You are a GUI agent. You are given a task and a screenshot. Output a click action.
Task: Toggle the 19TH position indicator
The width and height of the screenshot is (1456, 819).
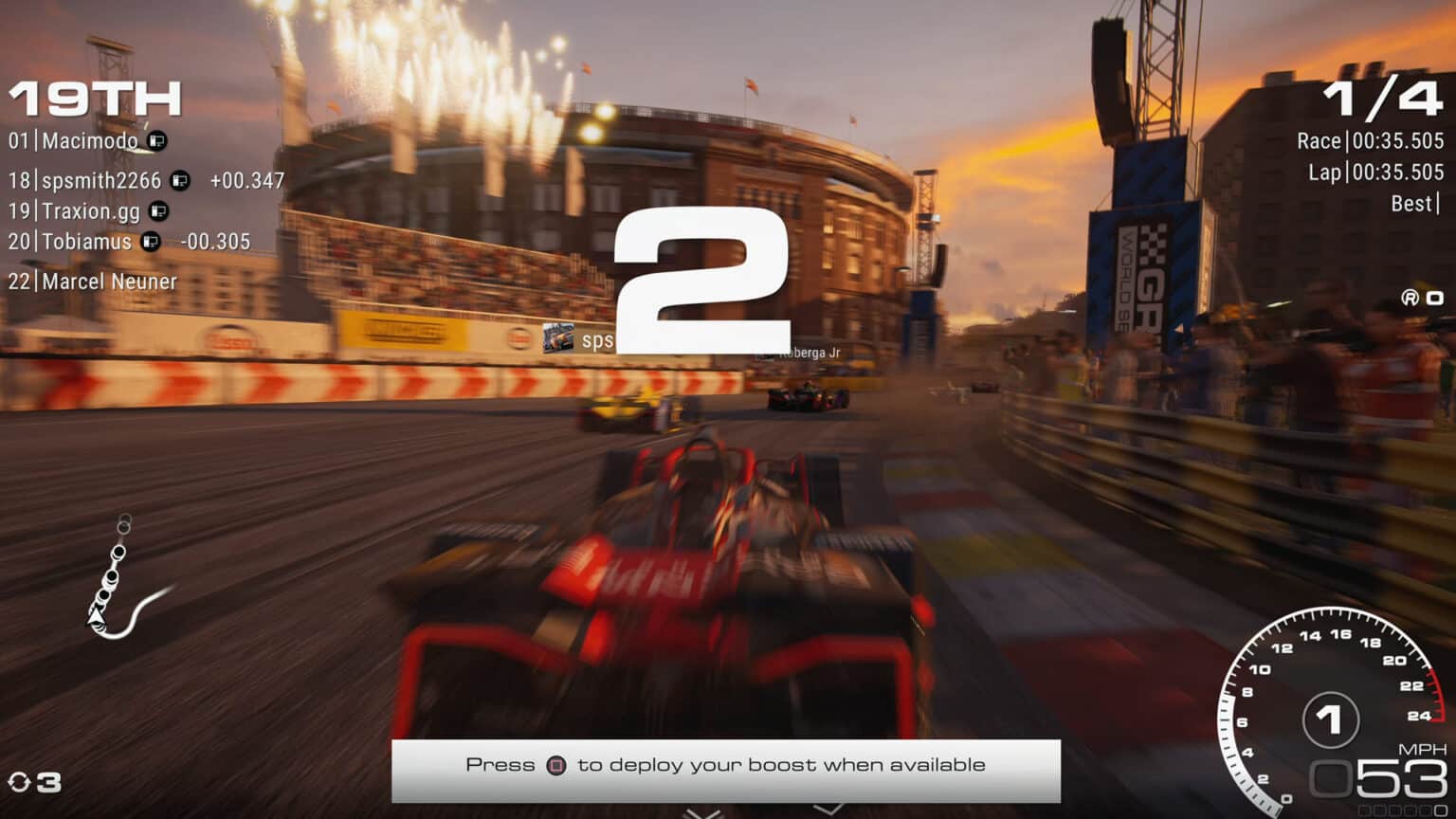(x=93, y=96)
